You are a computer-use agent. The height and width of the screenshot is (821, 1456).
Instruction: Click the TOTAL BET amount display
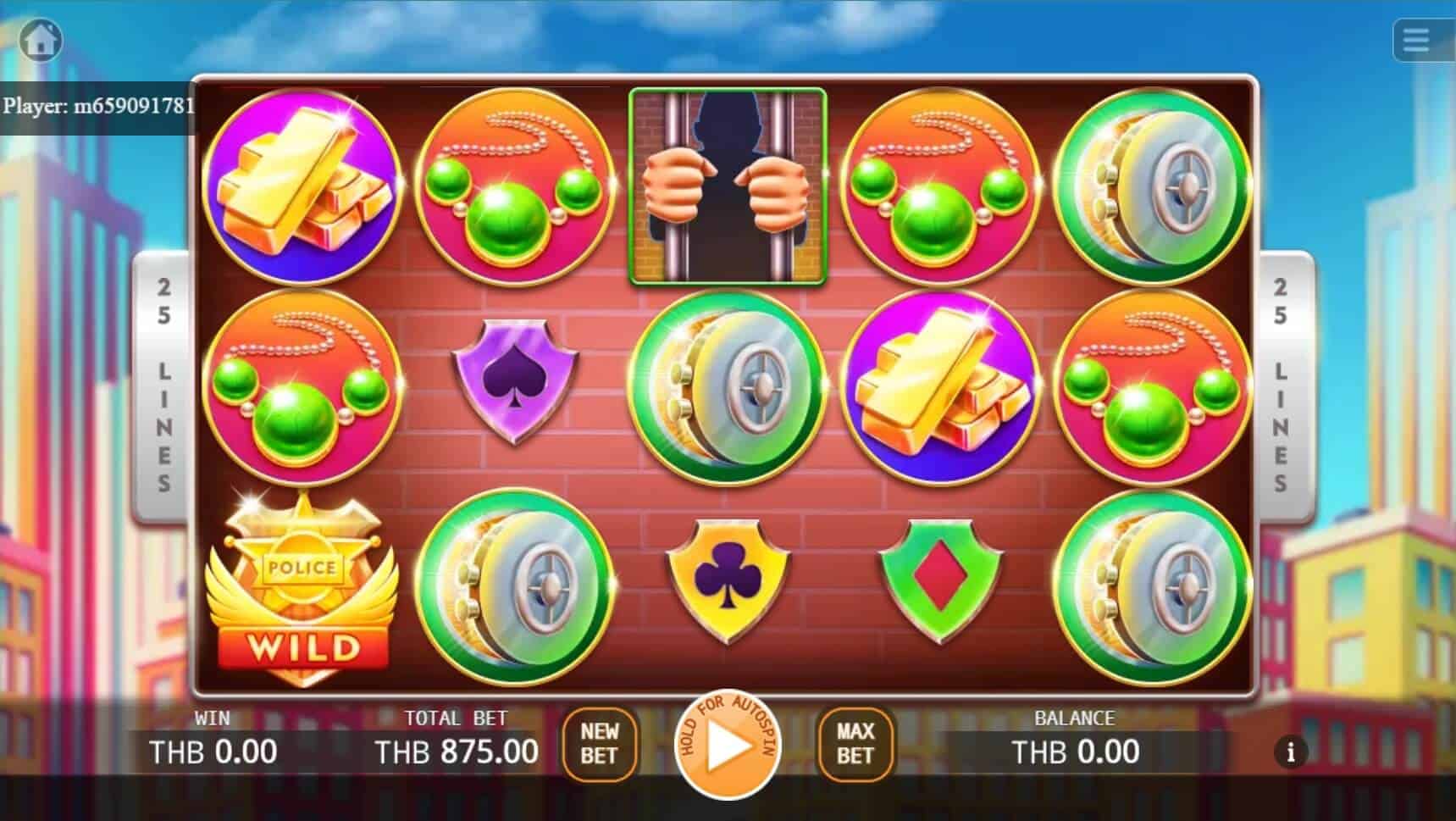457,751
